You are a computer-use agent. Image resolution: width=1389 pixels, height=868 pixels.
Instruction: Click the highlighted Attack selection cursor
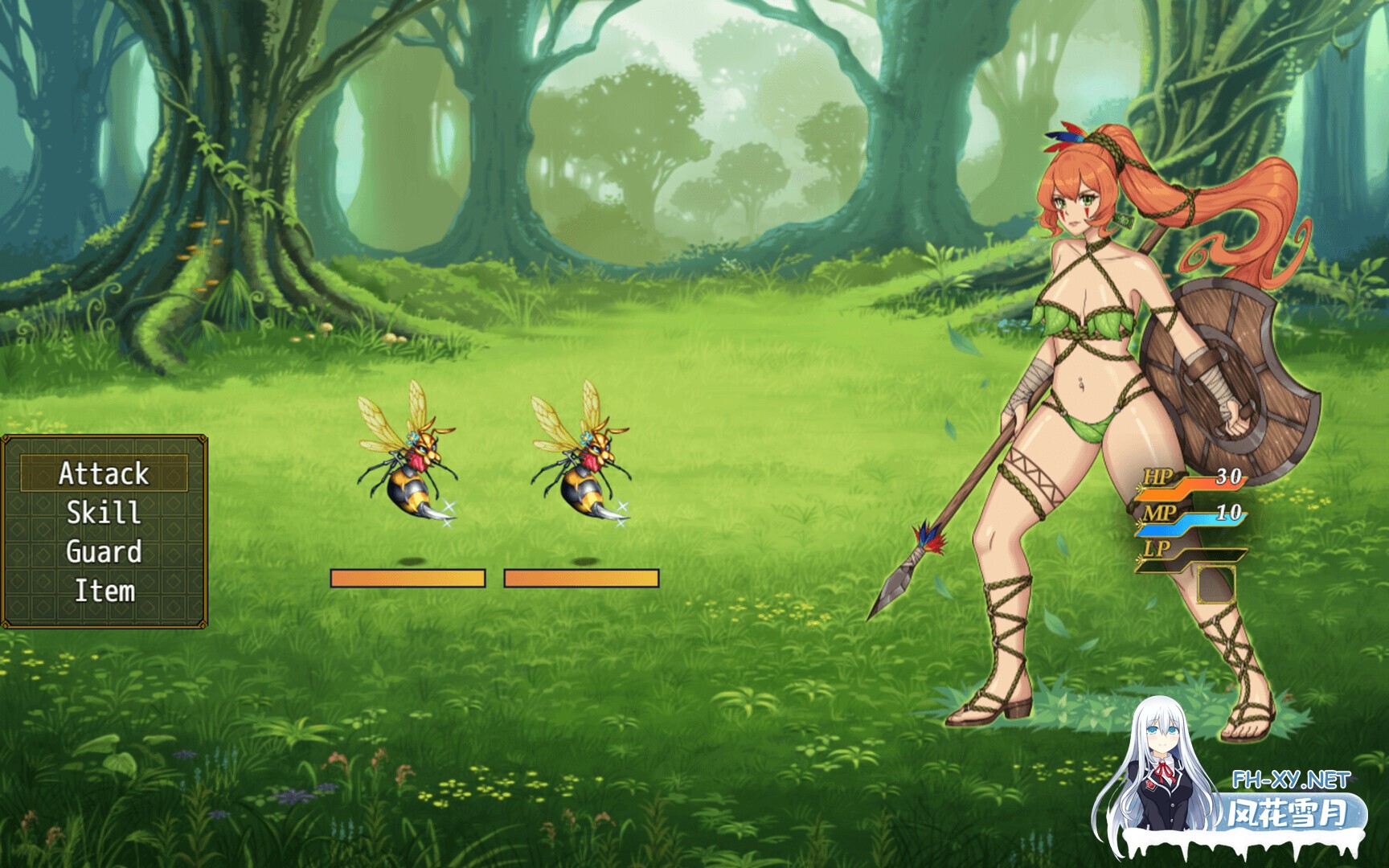(x=104, y=474)
